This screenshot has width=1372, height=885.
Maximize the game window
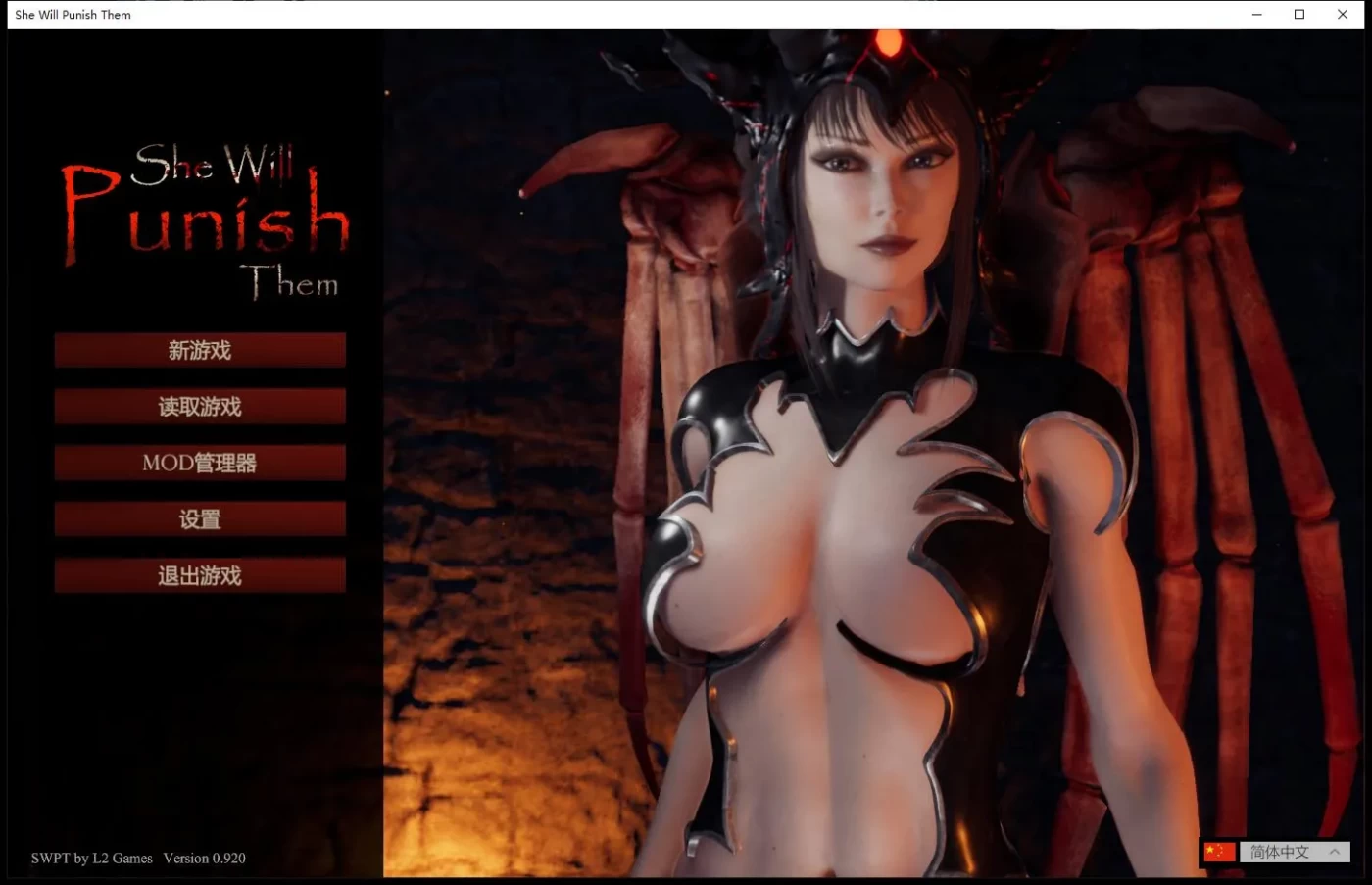pos(1298,14)
